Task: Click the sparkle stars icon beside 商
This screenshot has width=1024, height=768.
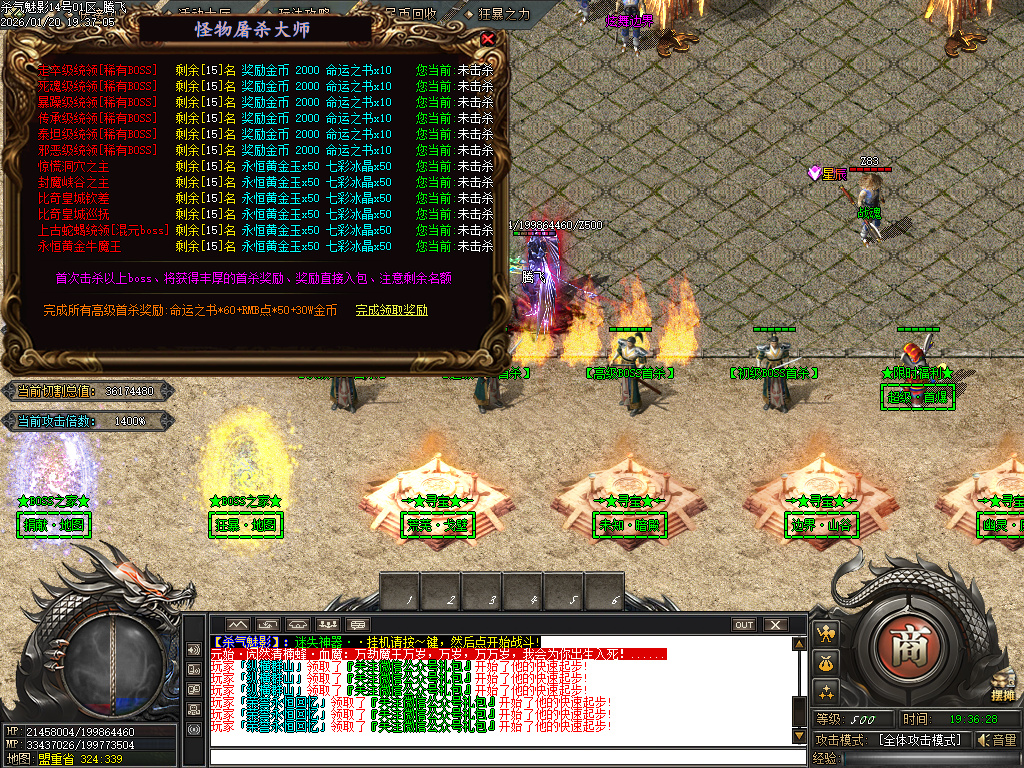Action: click(826, 690)
